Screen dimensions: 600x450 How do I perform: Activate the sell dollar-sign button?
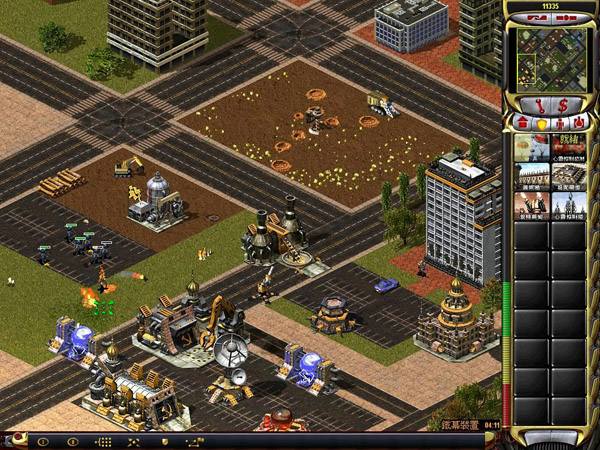pos(563,104)
